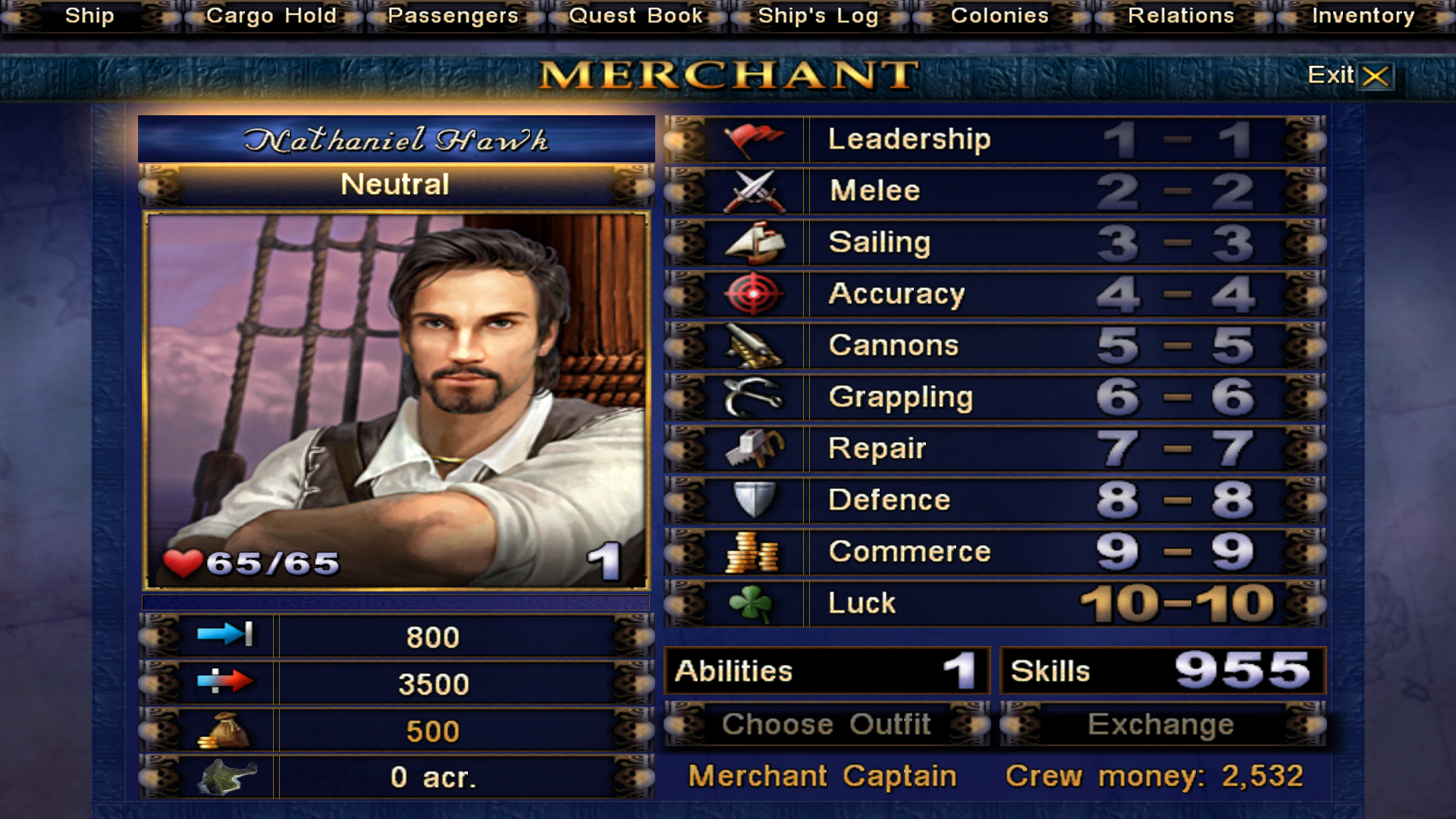1456x819 pixels.
Task: Open the Ship tab
Action: (89, 16)
